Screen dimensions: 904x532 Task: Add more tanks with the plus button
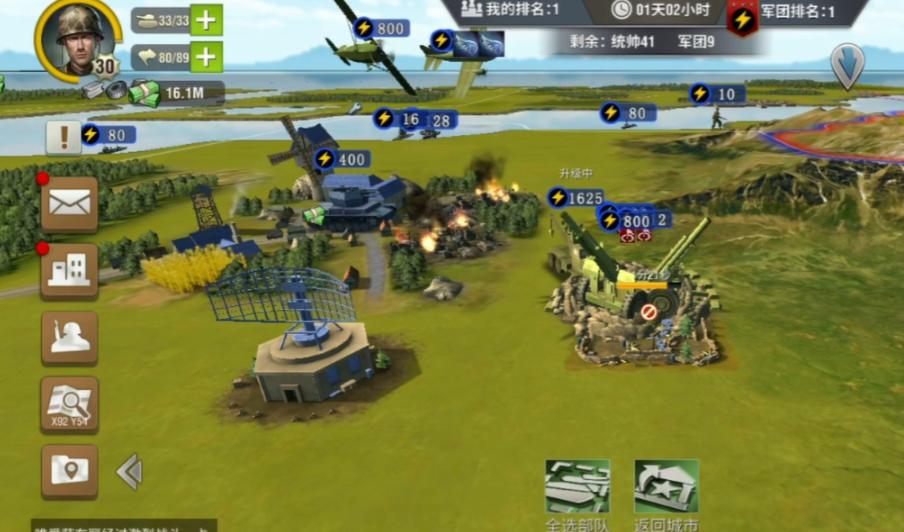pyautogui.click(x=206, y=20)
